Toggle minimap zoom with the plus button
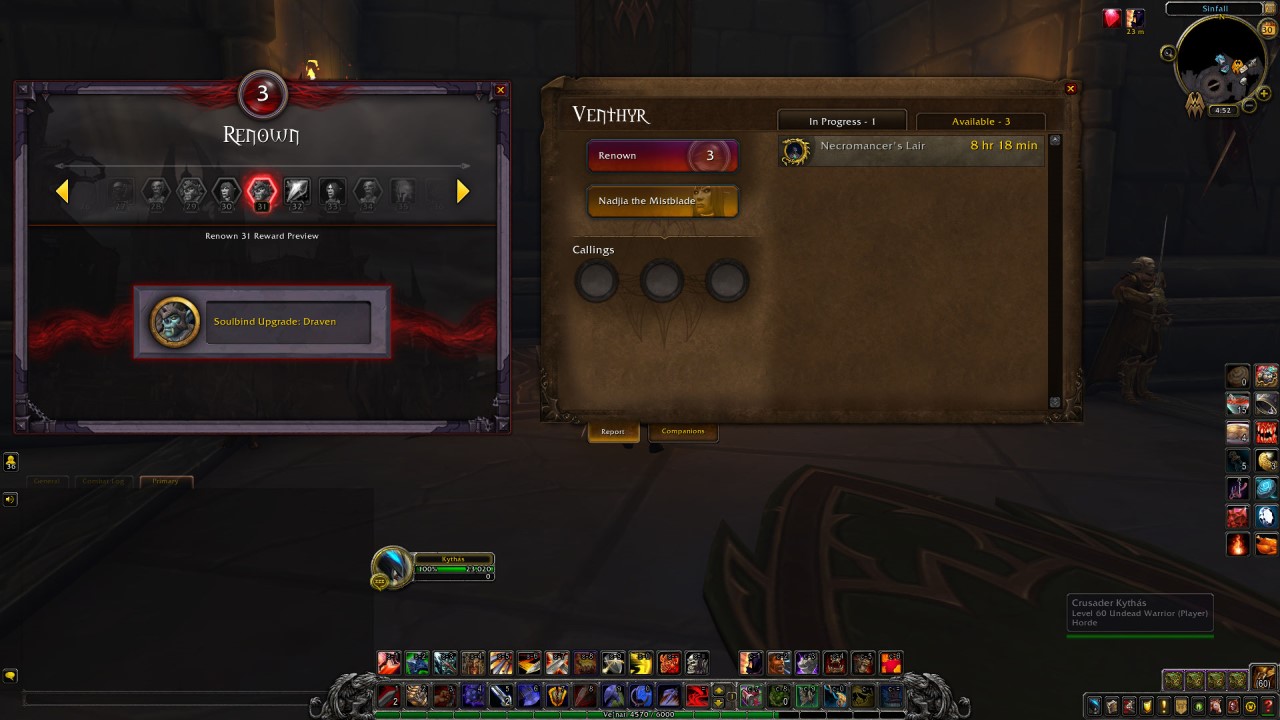The height and width of the screenshot is (720, 1280). [x=1264, y=93]
